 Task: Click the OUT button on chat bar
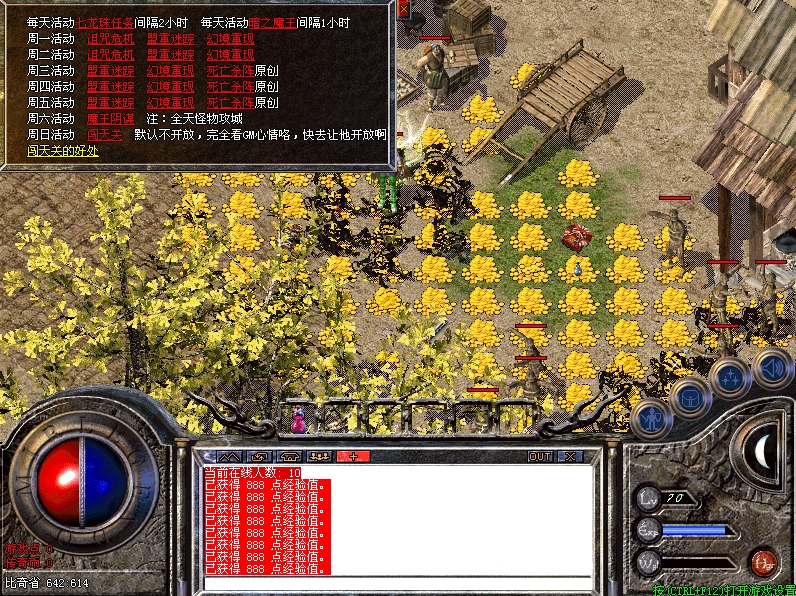click(540, 457)
